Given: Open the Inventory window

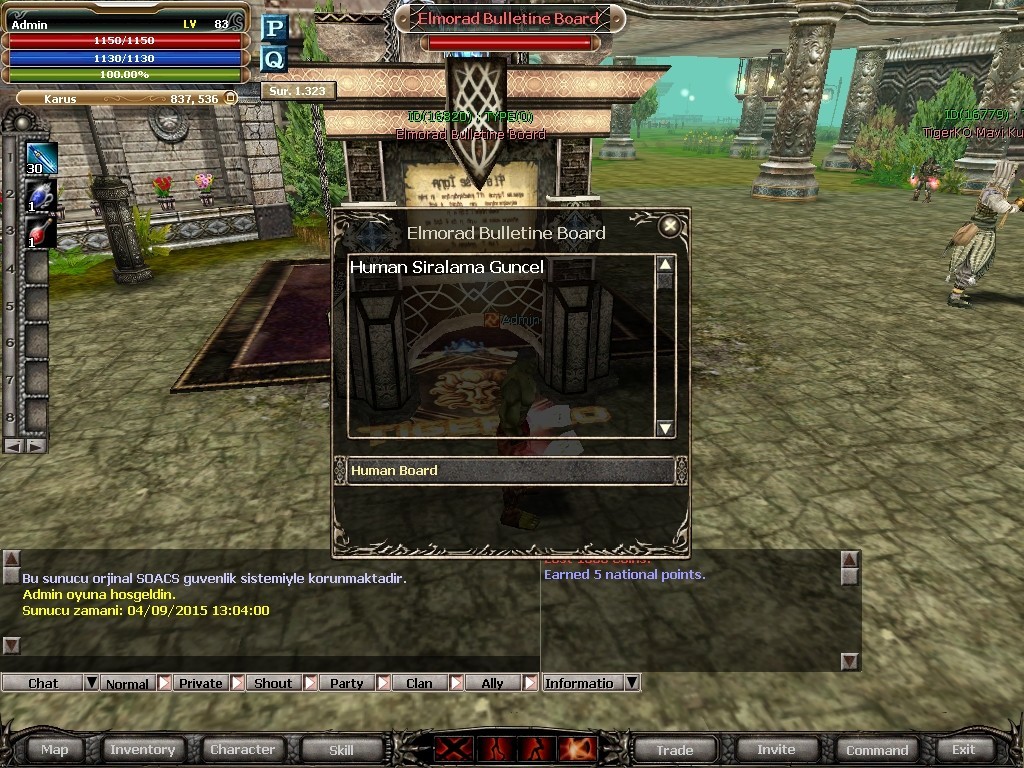Looking at the screenshot, I should pos(142,749).
